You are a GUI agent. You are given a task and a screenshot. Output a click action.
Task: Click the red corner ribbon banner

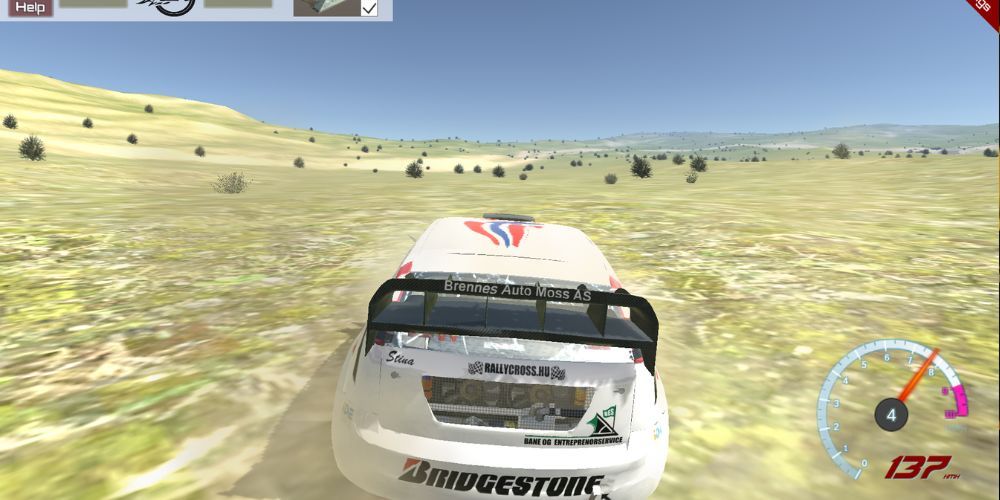point(986,10)
